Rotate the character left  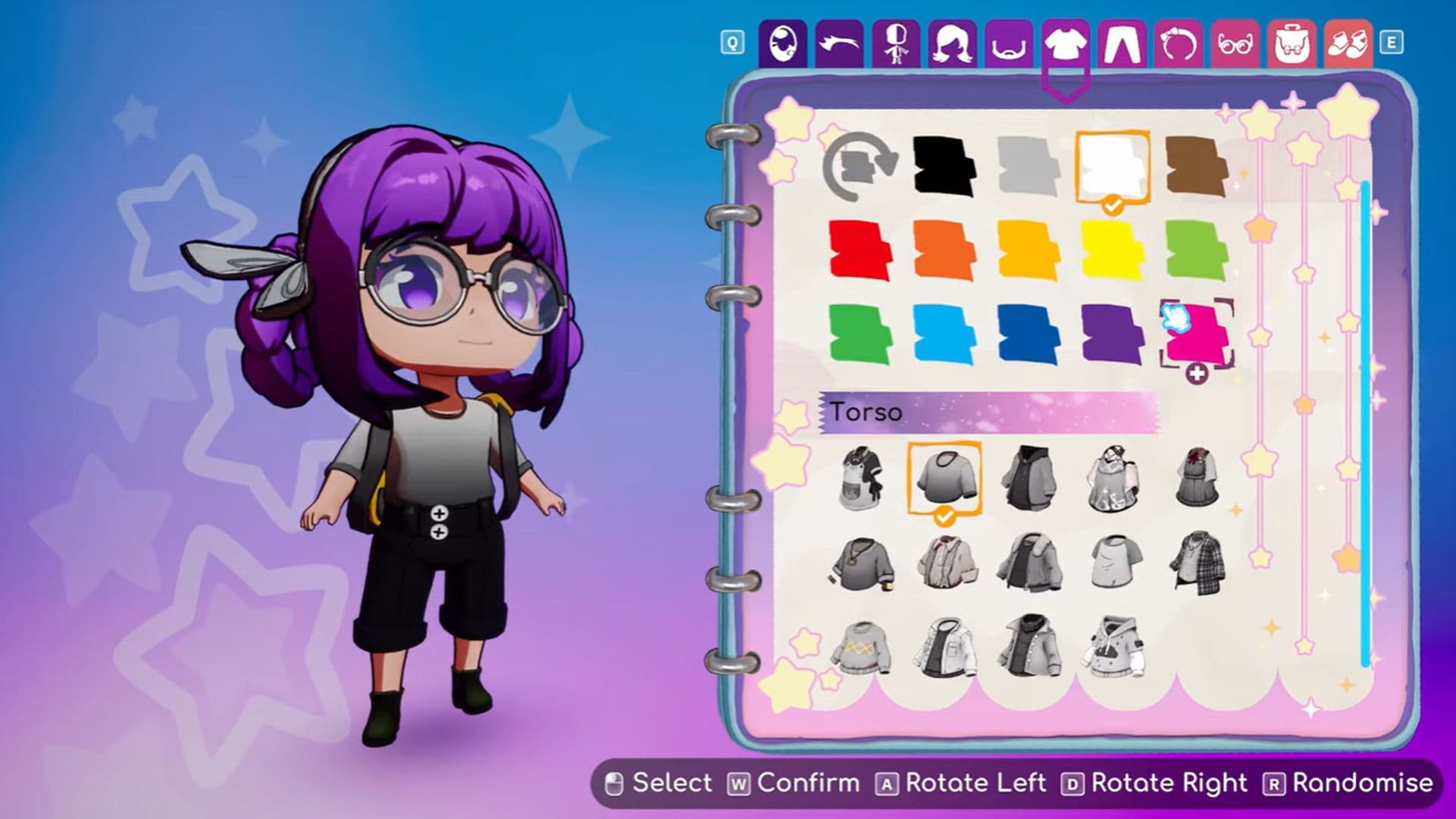887,783
